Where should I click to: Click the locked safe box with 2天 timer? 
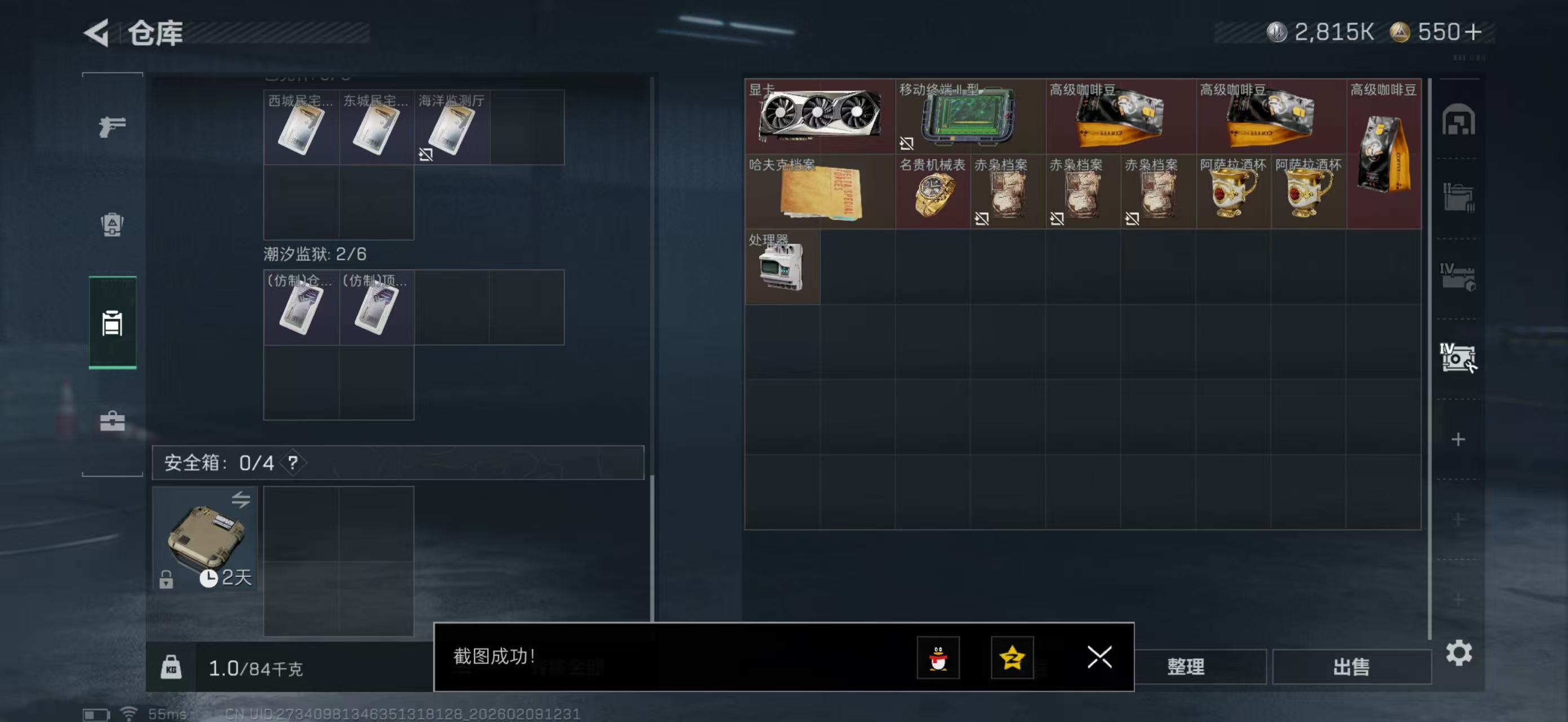[205, 538]
